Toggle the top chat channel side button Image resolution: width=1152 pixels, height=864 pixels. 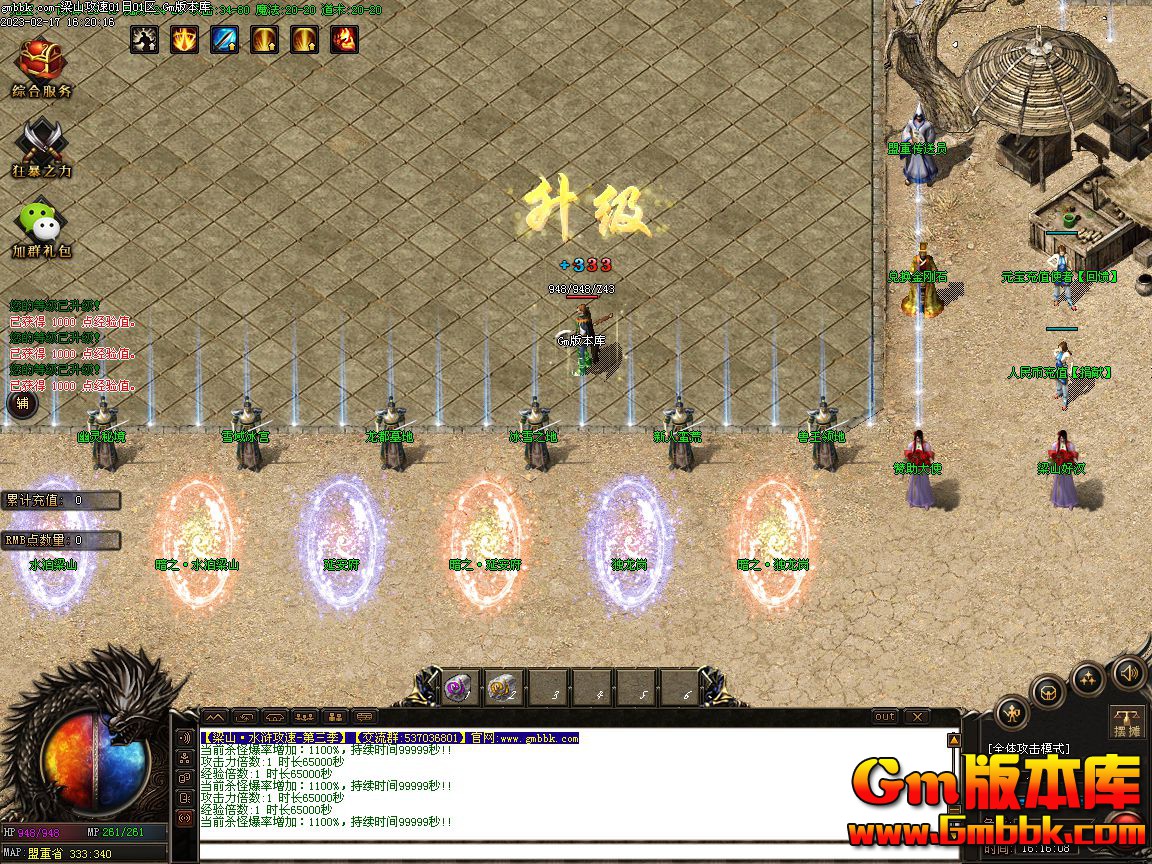pyautogui.click(x=184, y=738)
